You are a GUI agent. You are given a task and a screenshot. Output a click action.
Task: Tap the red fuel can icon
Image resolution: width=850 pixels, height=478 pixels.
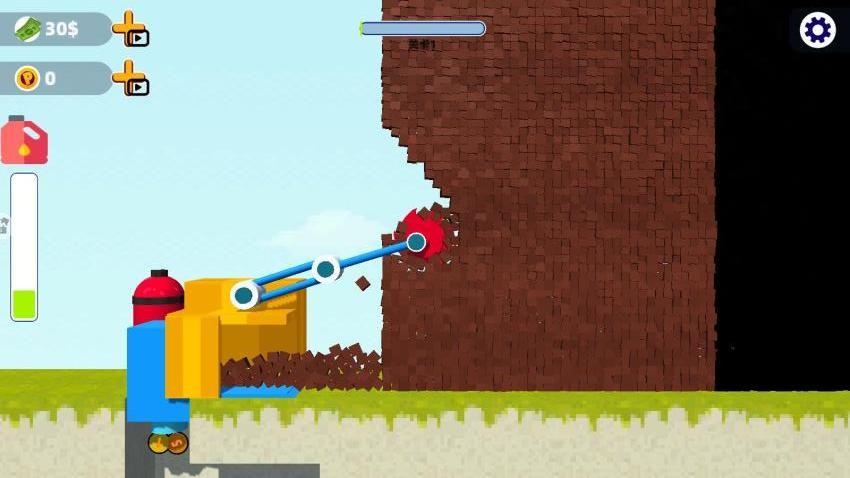click(24, 141)
